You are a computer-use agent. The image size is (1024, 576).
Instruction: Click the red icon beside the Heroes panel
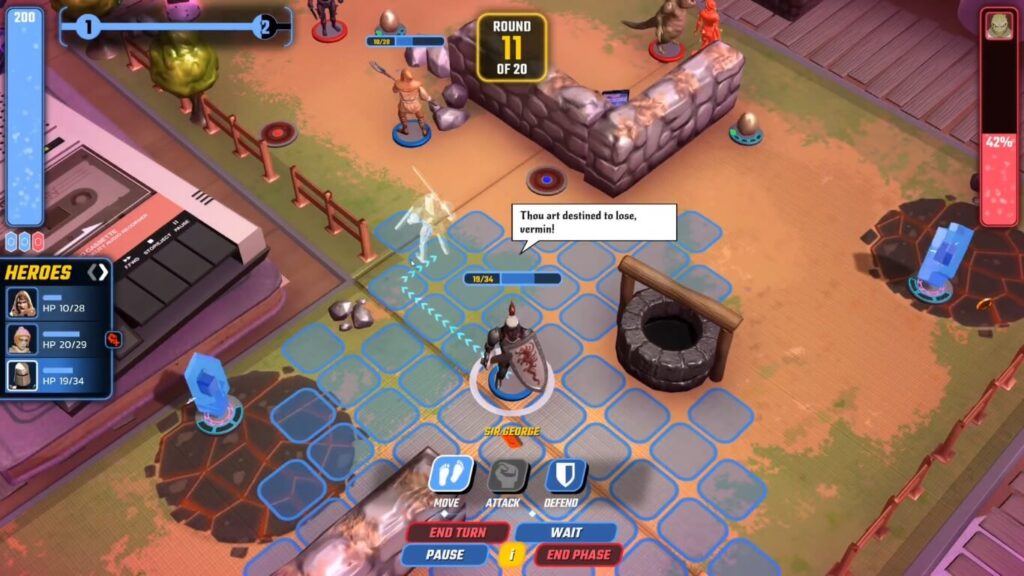point(113,339)
